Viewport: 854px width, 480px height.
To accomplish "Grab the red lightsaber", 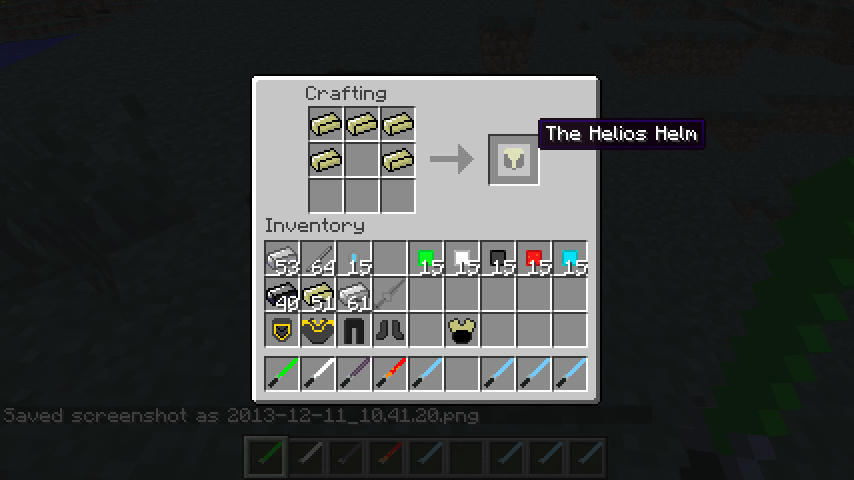I will coord(390,373).
